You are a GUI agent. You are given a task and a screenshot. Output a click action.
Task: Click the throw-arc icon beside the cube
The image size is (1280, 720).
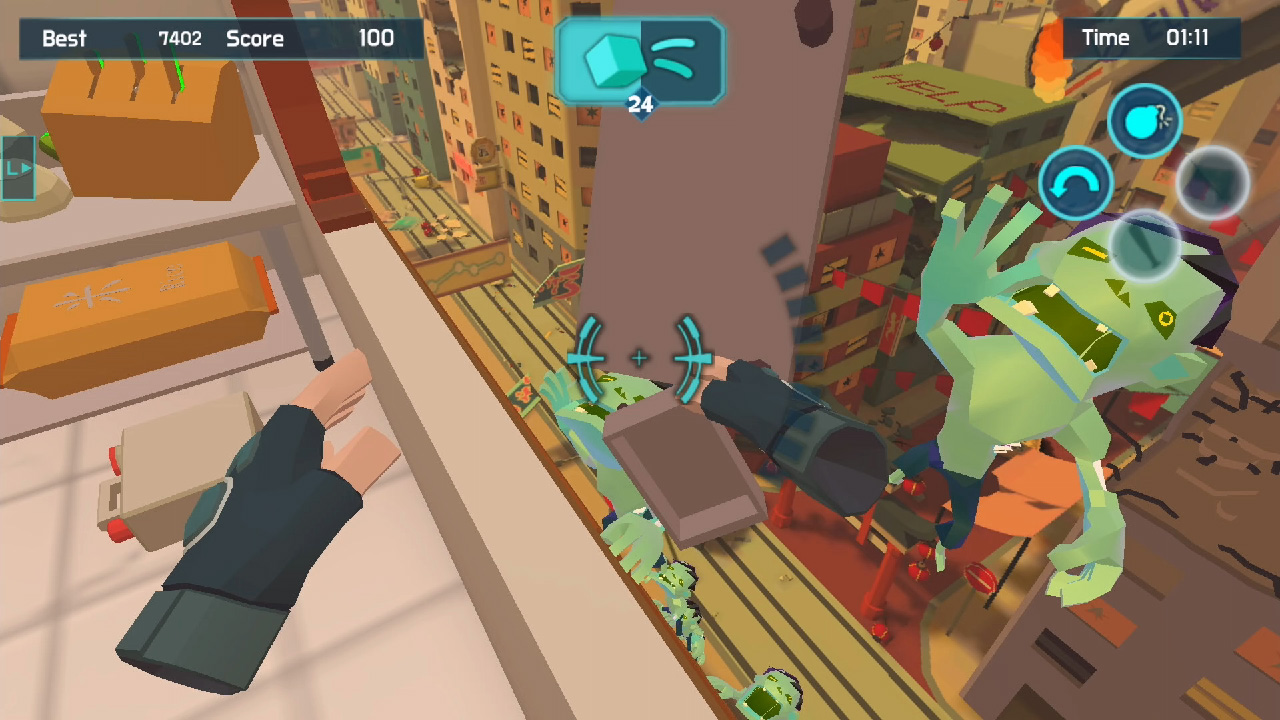tap(675, 60)
